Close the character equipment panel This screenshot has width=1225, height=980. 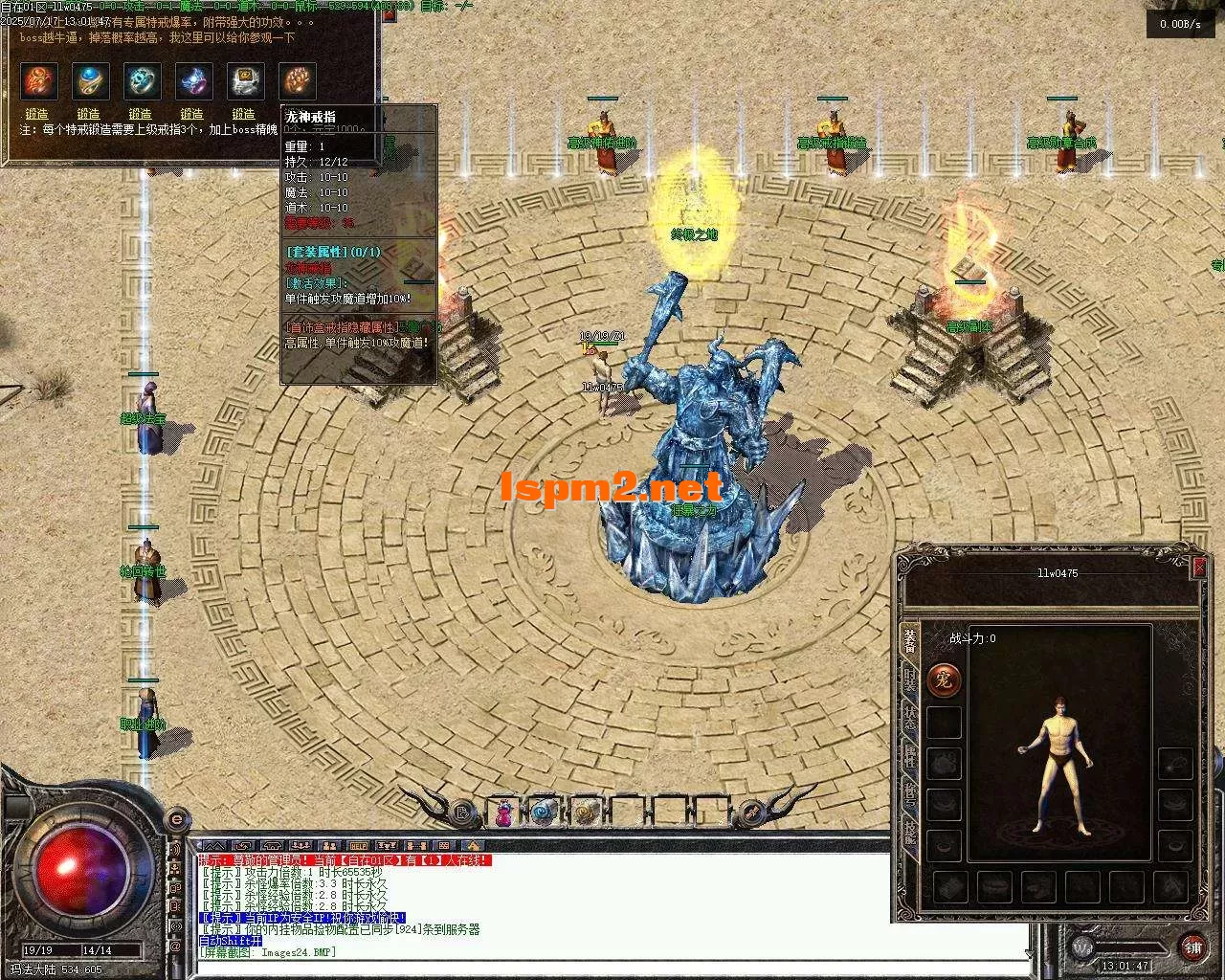click(1199, 568)
